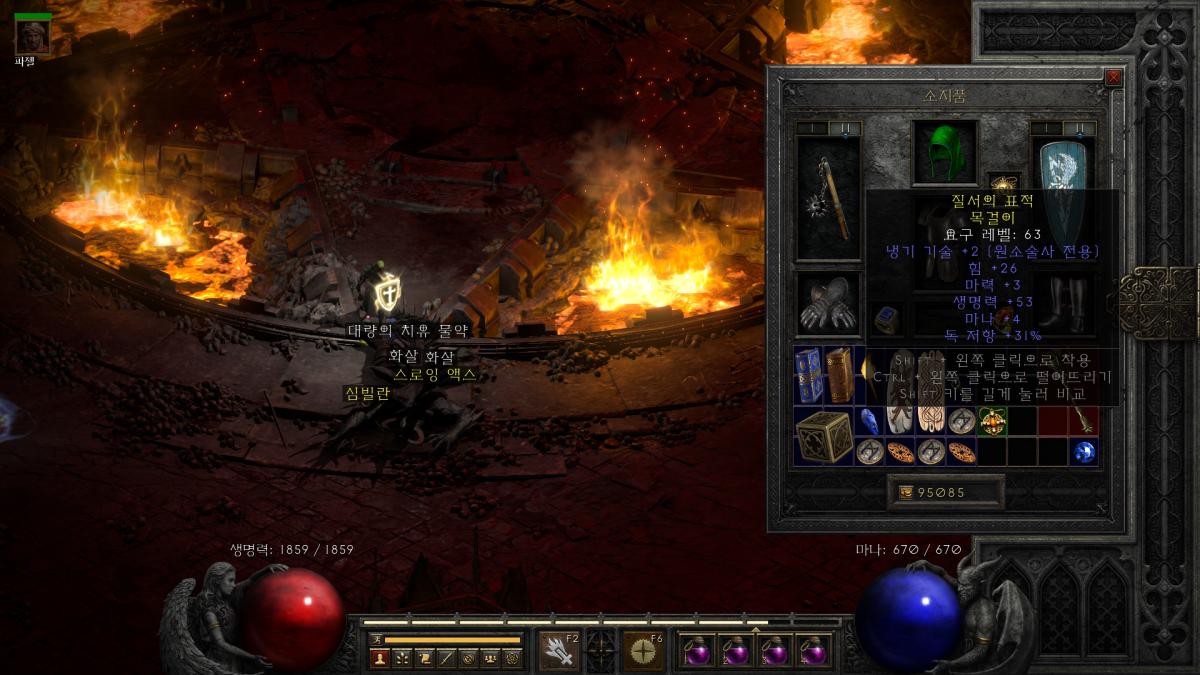Select the blue gem ring slot

[886, 318]
